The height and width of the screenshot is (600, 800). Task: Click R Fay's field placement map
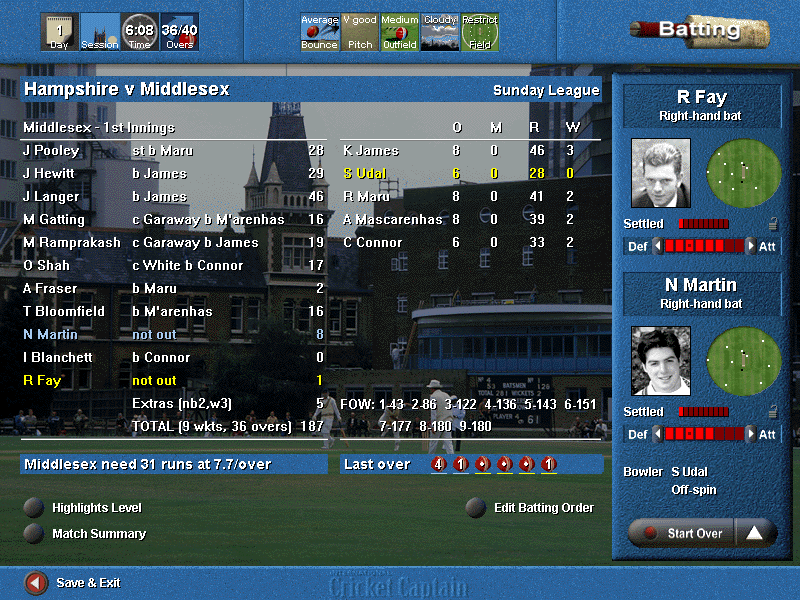[743, 173]
